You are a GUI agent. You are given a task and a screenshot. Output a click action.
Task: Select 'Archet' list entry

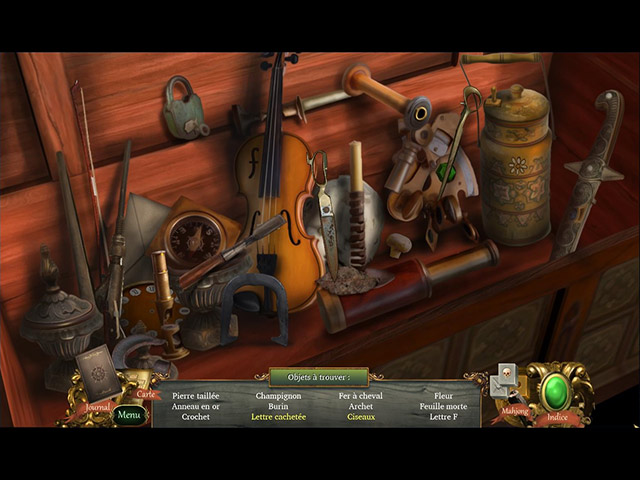pyautogui.click(x=361, y=407)
